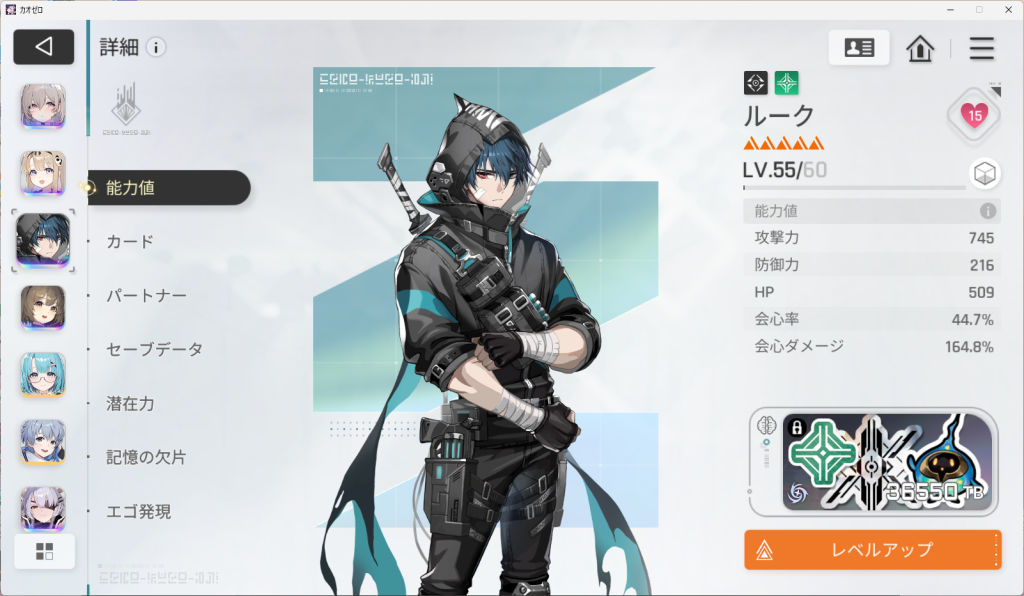This screenshot has width=1024, height=596.
Task: Open the パートナー tab
Action: [146, 295]
